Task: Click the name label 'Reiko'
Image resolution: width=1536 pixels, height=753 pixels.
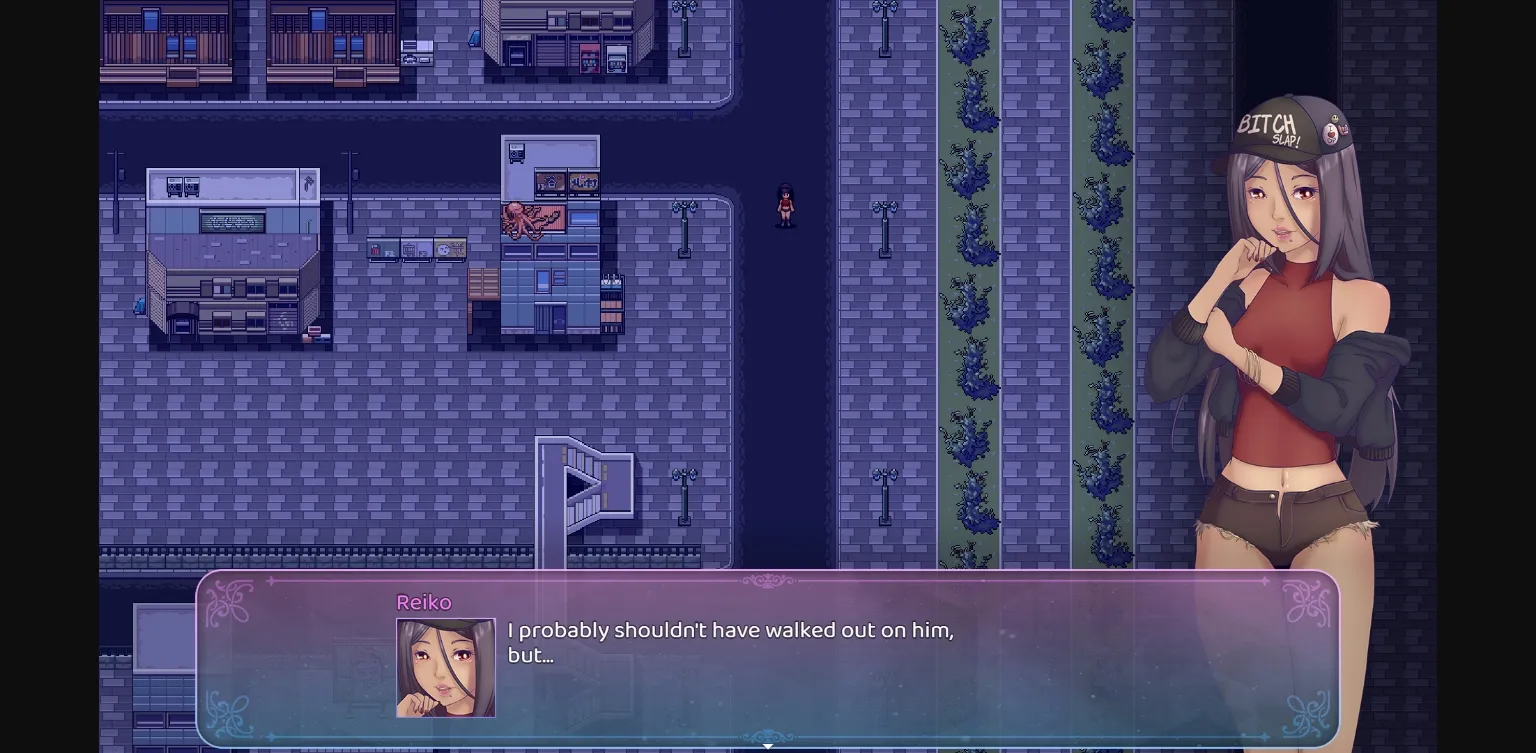Action: point(424,603)
